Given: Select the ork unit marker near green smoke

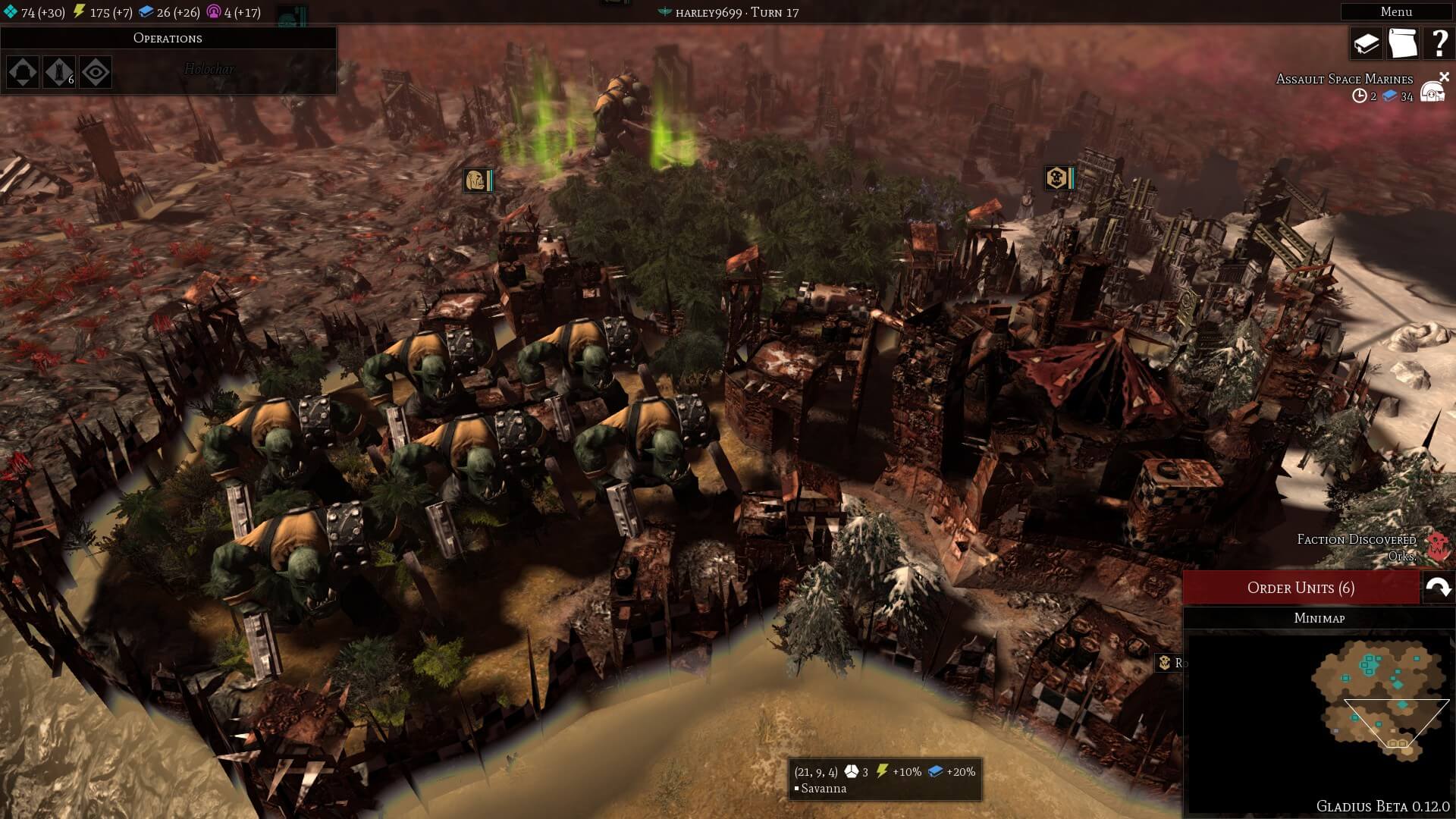Looking at the screenshot, I should [x=478, y=180].
